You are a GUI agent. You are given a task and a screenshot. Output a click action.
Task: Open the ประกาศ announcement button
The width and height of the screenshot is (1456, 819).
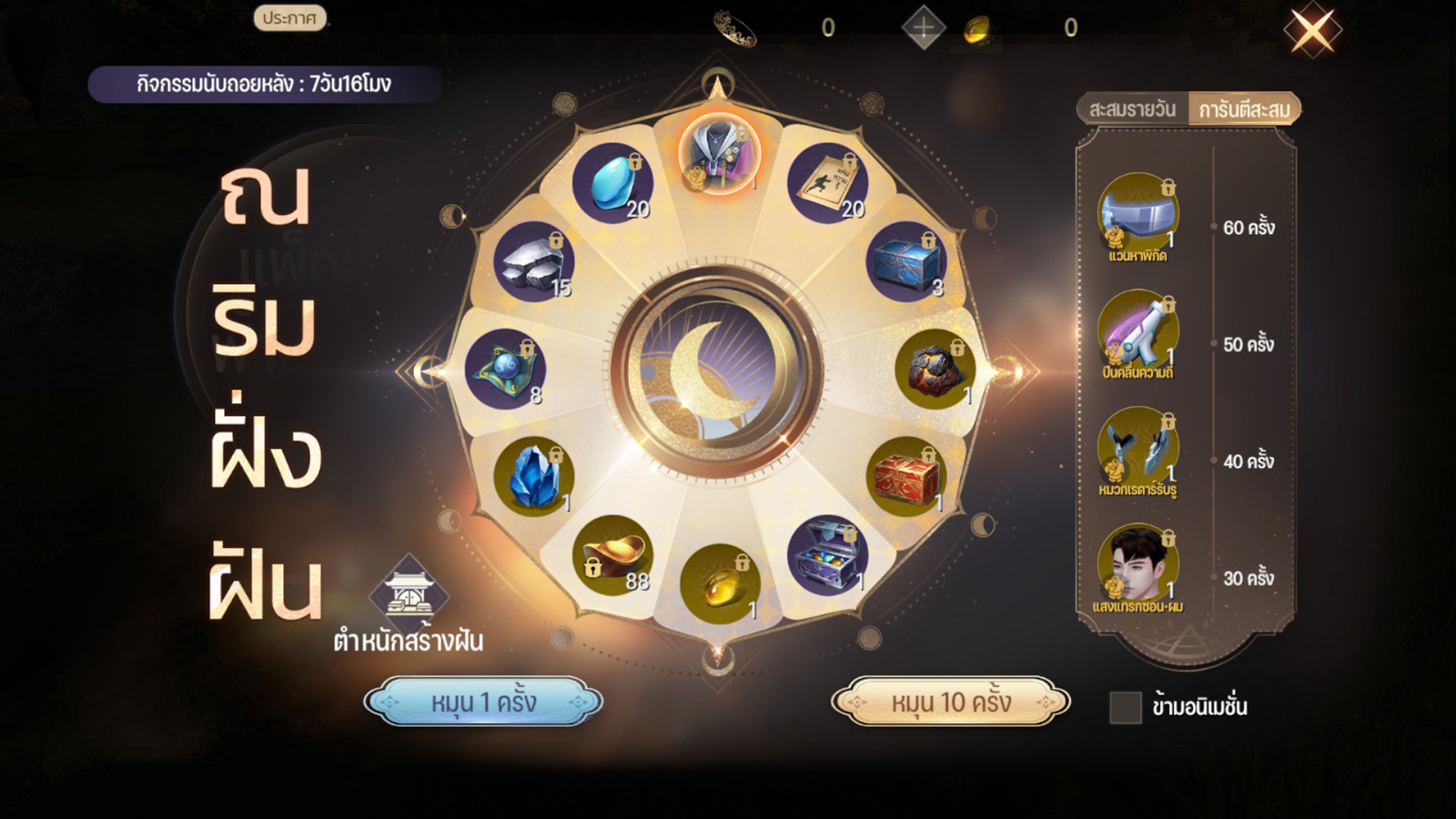coord(289,18)
